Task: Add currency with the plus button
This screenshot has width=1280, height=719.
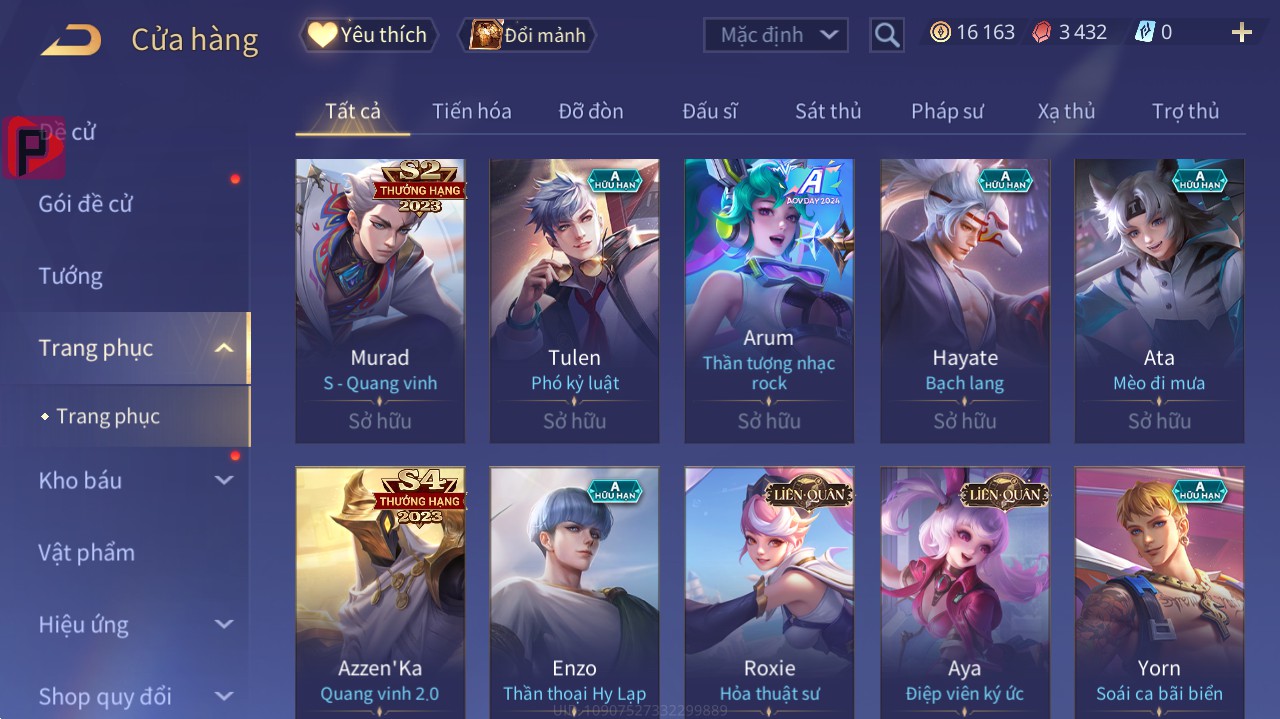Action: coord(1241,33)
